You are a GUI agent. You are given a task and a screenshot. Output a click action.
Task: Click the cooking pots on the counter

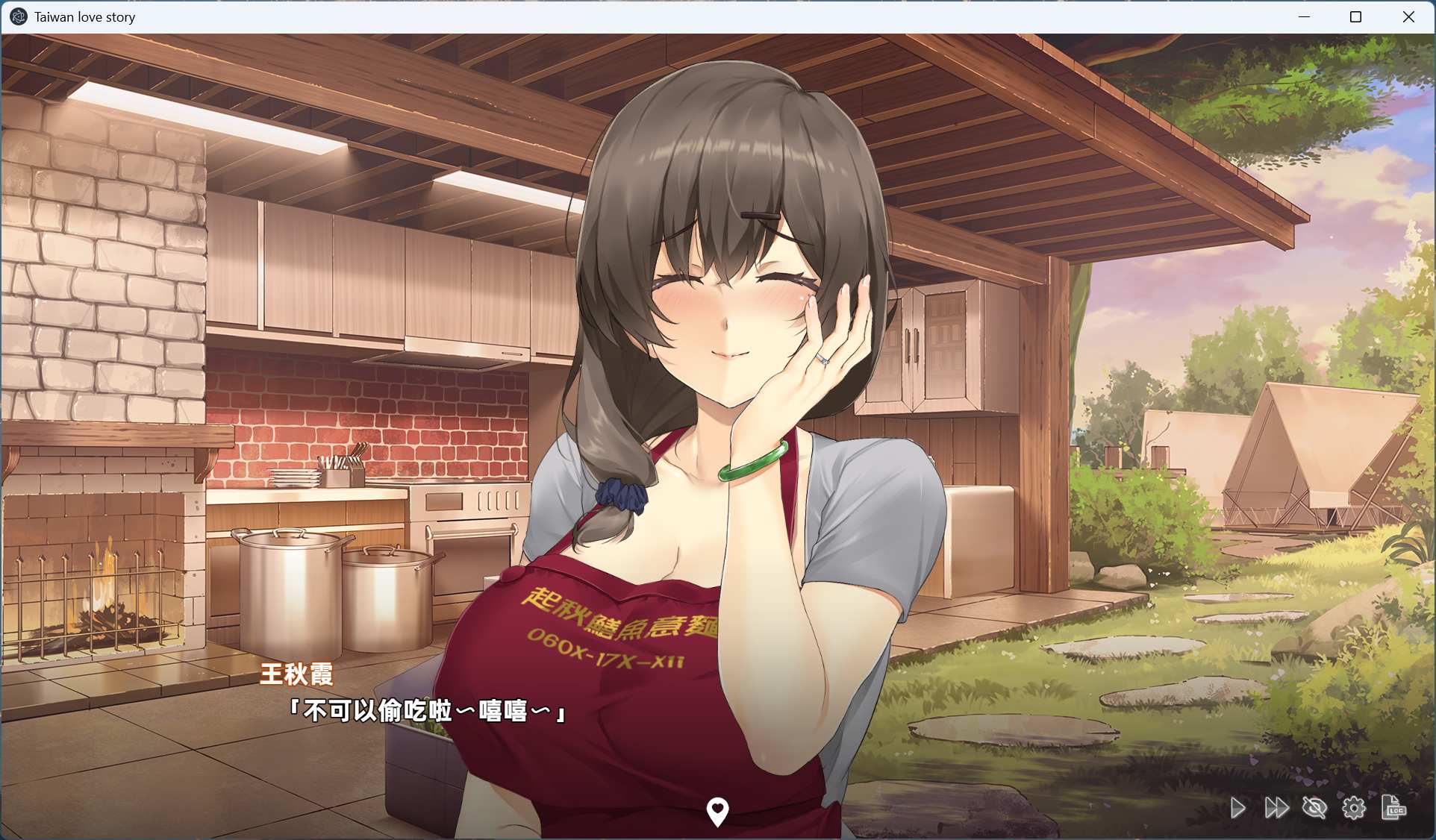(x=313, y=589)
